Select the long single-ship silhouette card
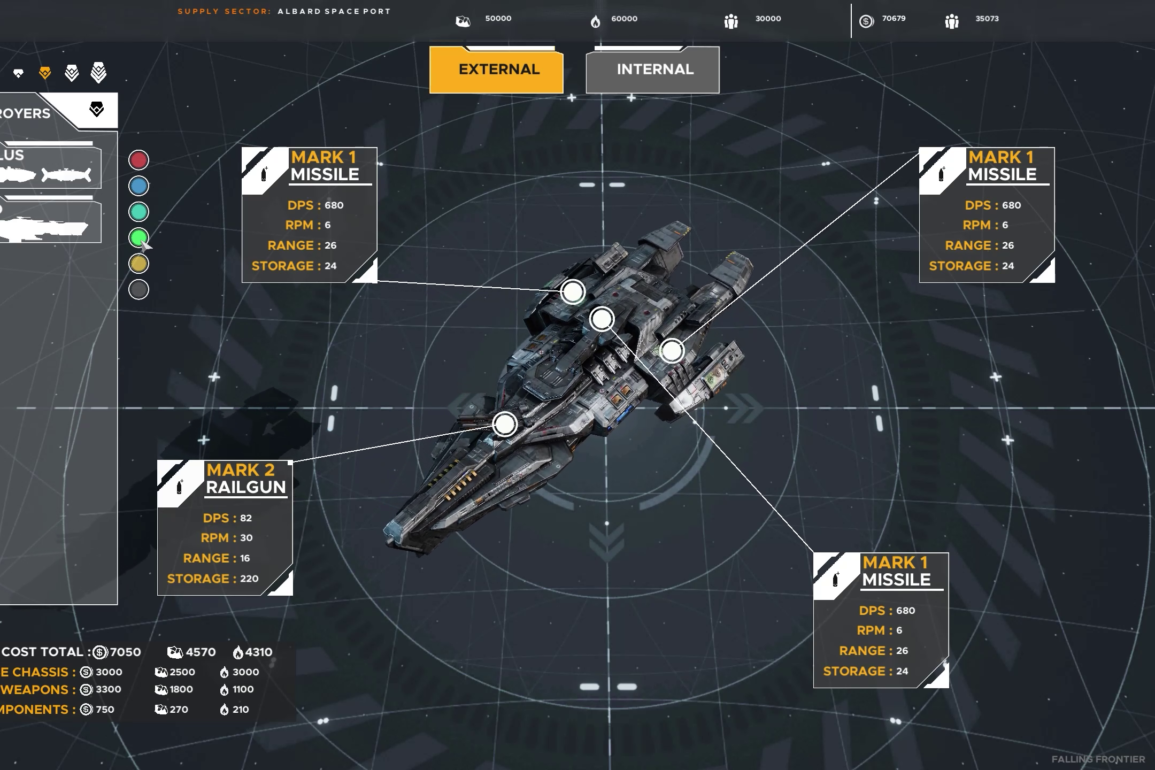 [50, 223]
